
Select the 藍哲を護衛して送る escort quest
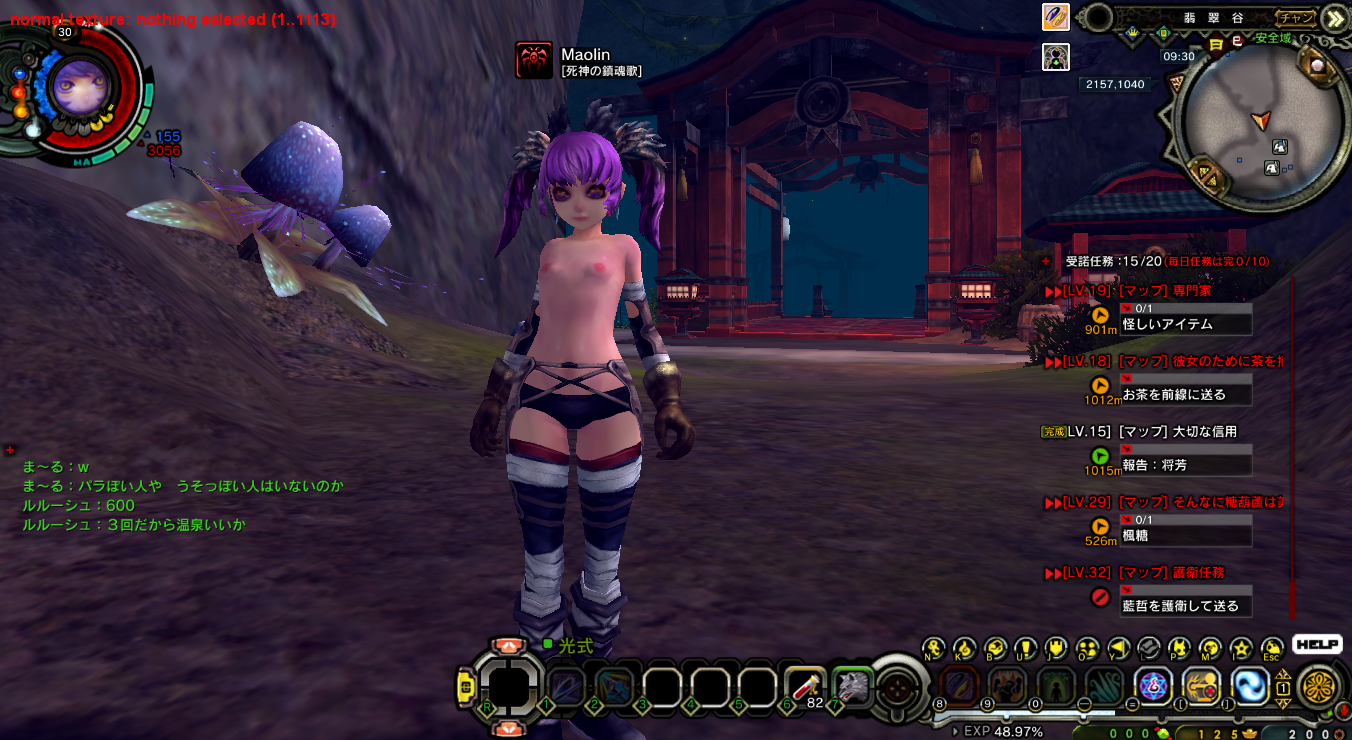click(1186, 605)
